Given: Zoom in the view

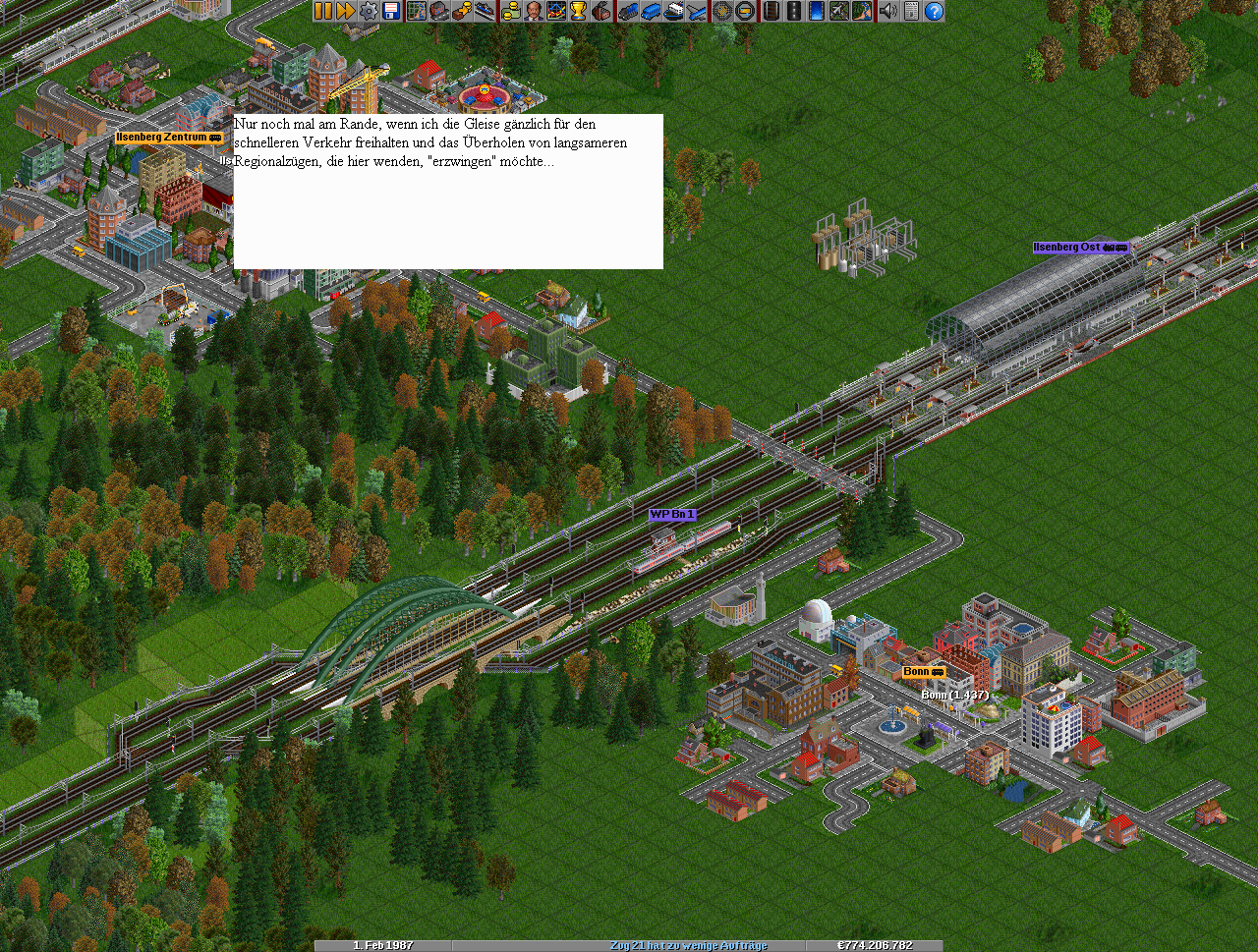Looking at the screenshot, I should [x=722, y=11].
